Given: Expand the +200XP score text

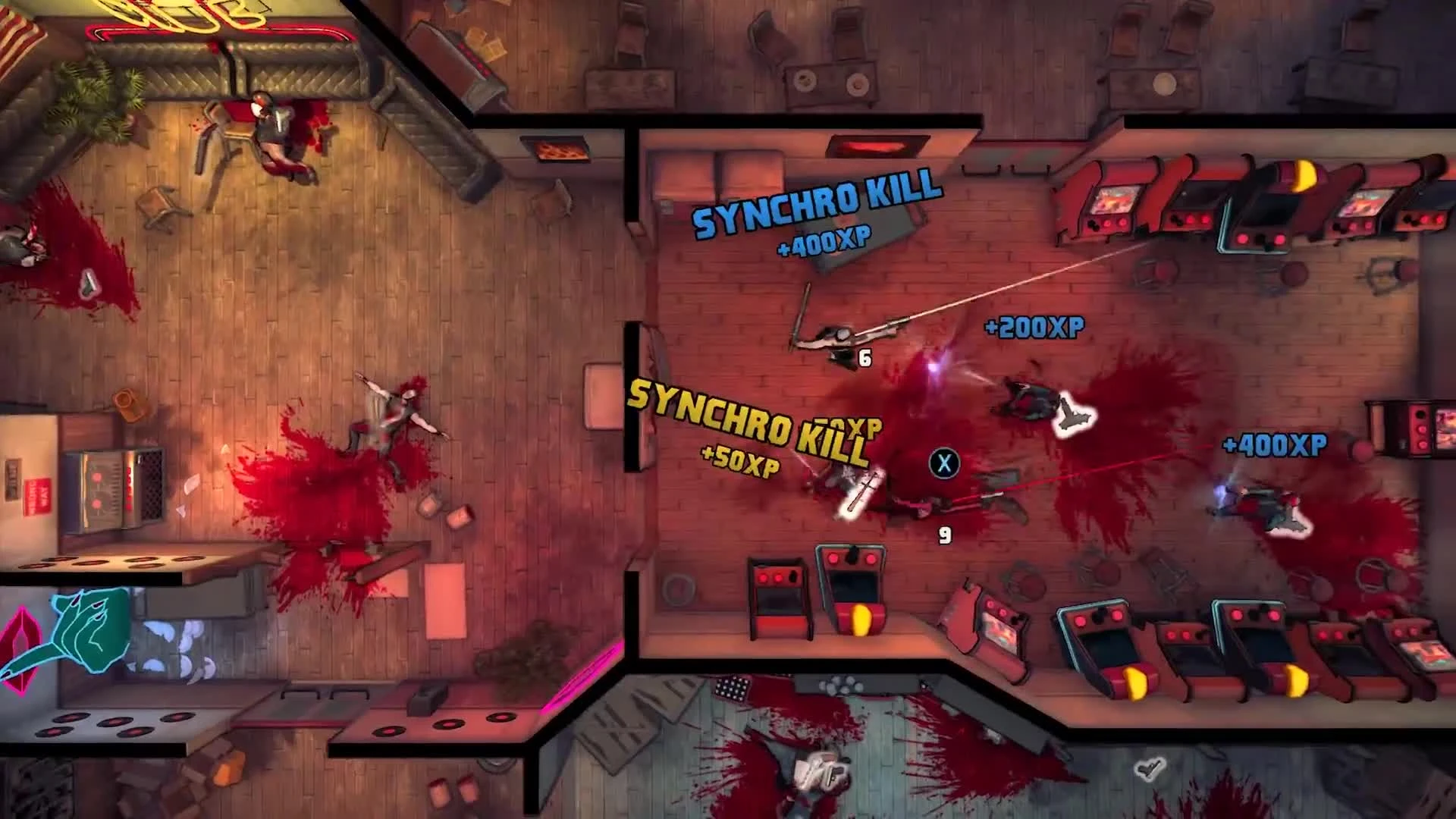Looking at the screenshot, I should pyautogui.click(x=1035, y=326).
